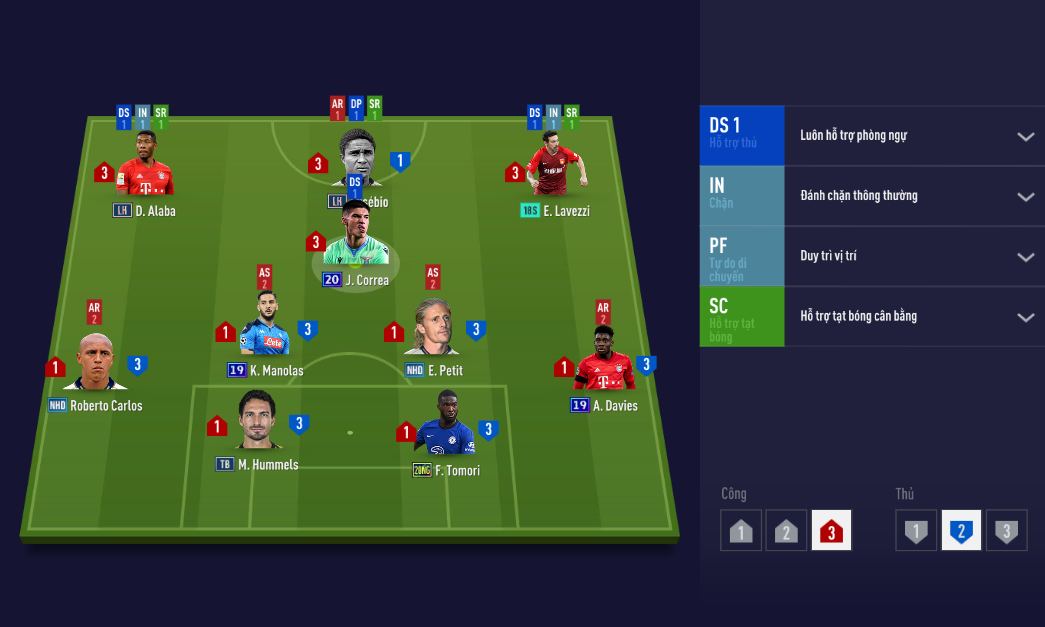Select the highlighted player J. Correa
The image size is (1045, 627).
[355, 240]
